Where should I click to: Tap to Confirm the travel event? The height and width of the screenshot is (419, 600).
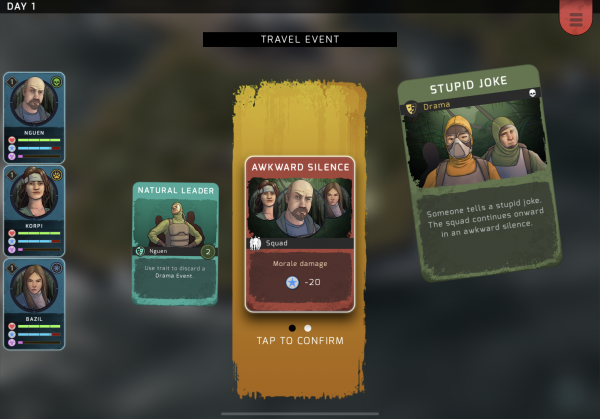point(300,341)
